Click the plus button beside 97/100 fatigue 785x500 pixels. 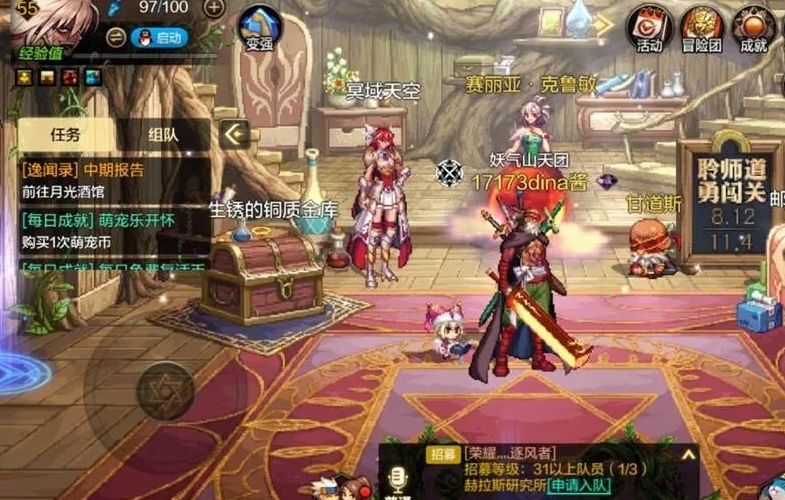[x=213, y=8]
